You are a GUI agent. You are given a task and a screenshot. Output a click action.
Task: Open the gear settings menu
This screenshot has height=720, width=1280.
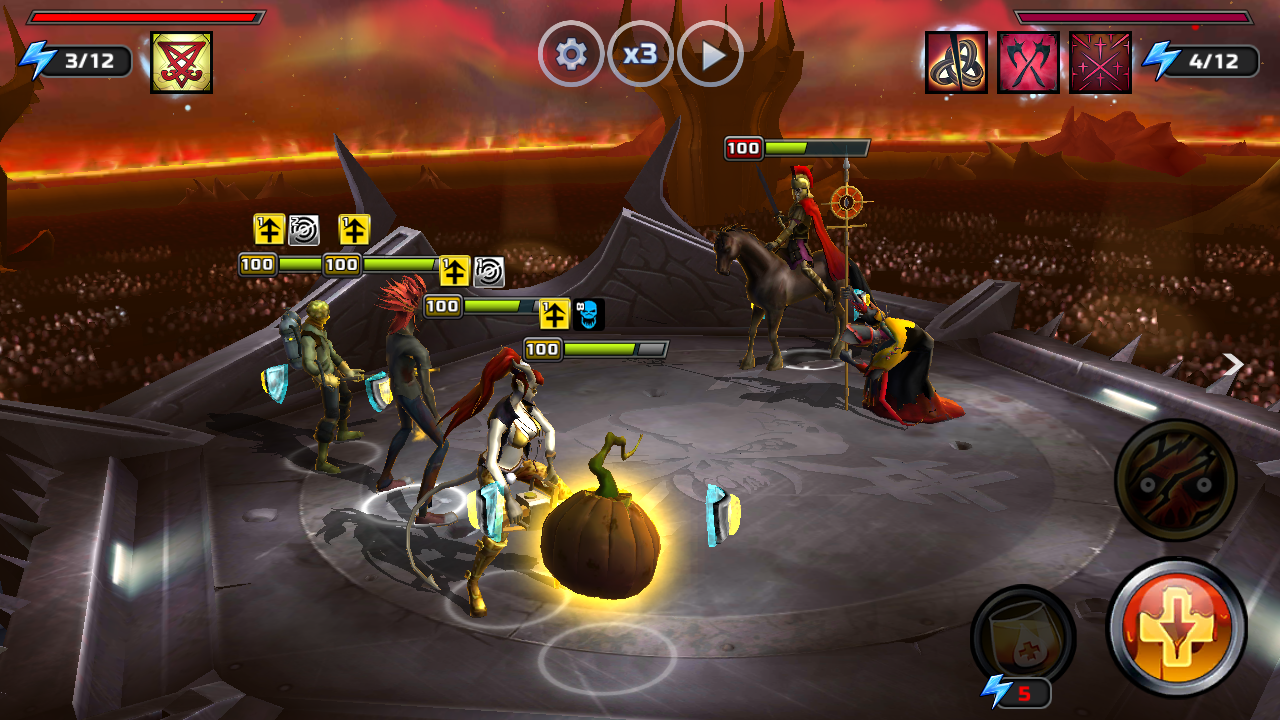tap(571, 54)
